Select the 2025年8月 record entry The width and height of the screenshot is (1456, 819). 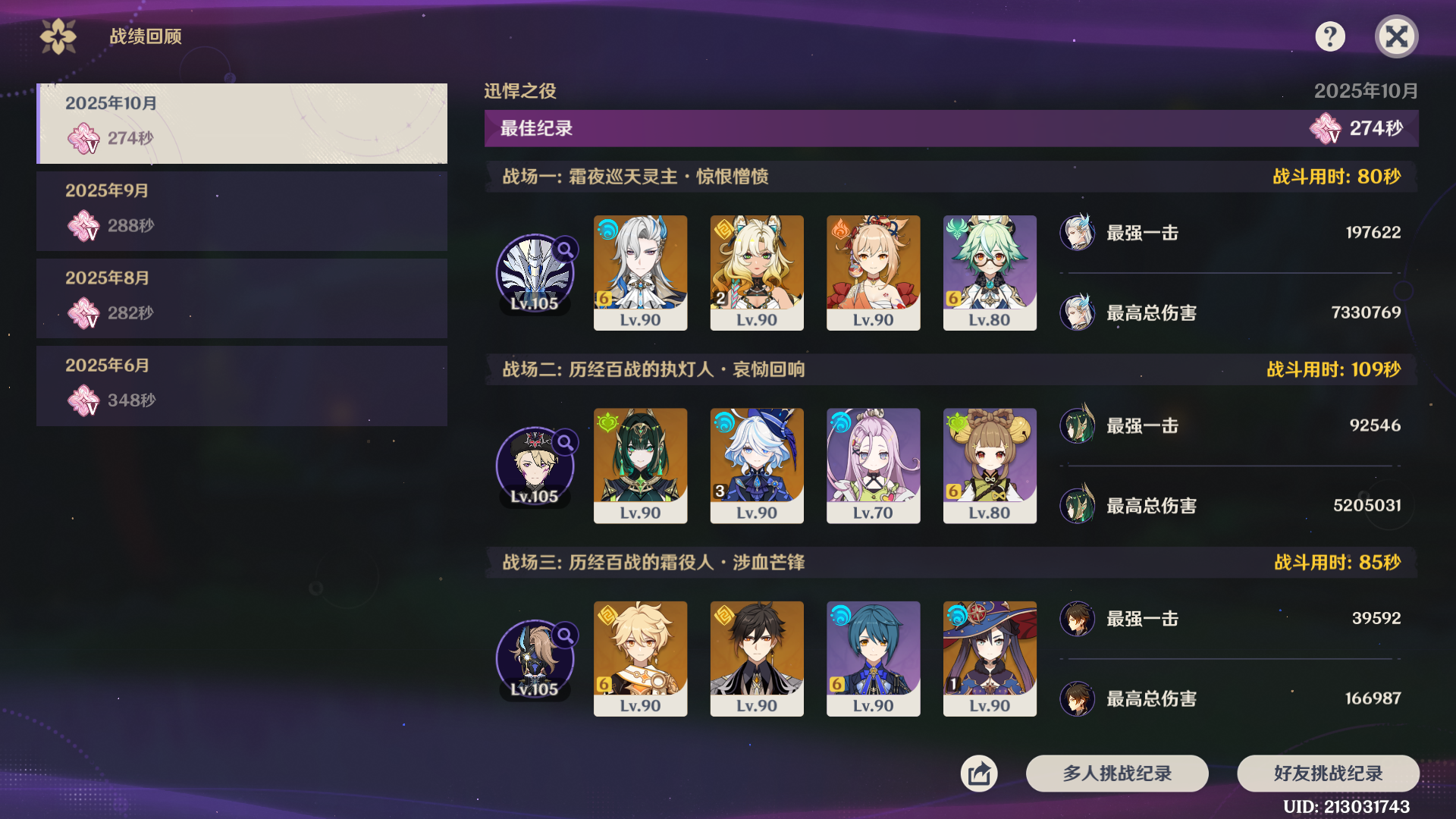(241, 298)
